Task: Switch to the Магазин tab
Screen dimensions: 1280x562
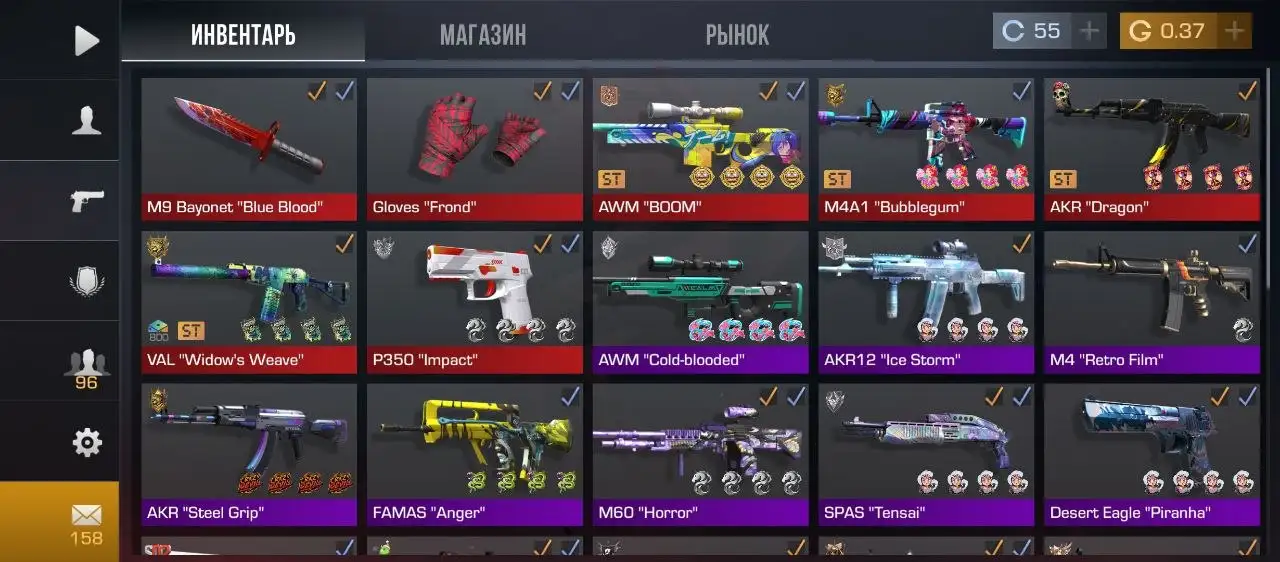Action: click(x=482, y=35)
